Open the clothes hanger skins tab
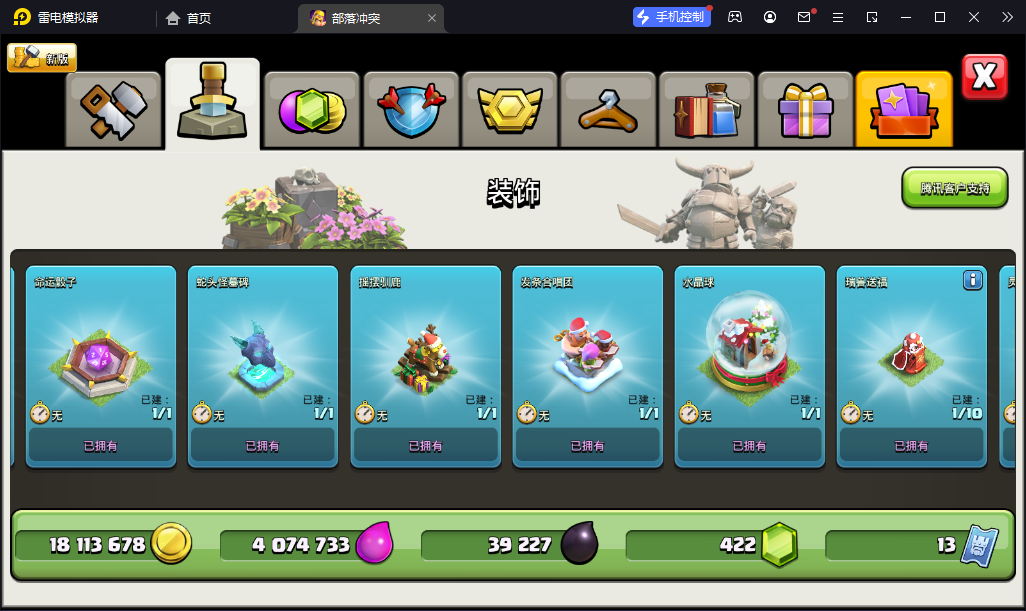The width and height of the screenshot is (1026, 611). [x=607, y=109]
